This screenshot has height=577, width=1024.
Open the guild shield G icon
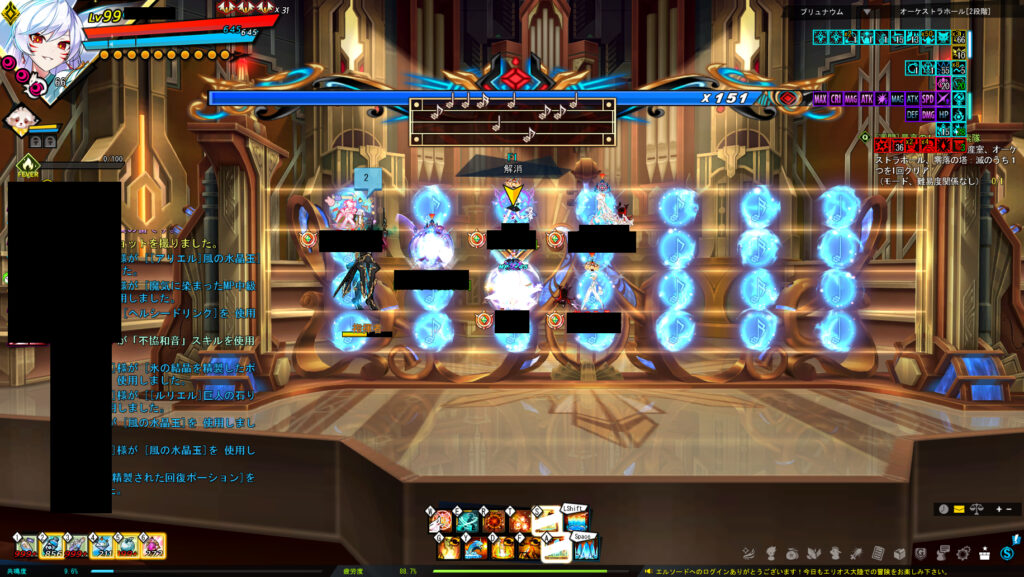920,553
